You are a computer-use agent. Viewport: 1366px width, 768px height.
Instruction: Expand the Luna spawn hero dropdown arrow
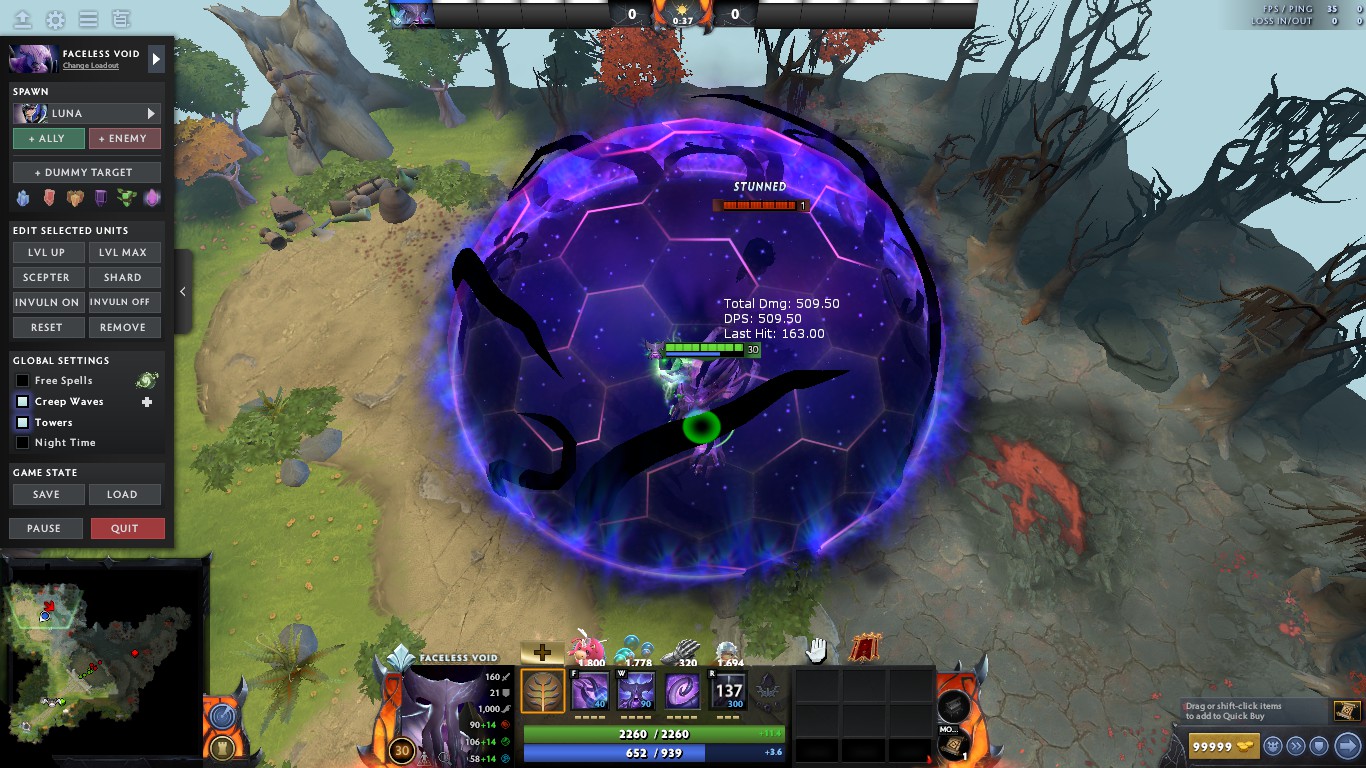(x=150, y=113)
